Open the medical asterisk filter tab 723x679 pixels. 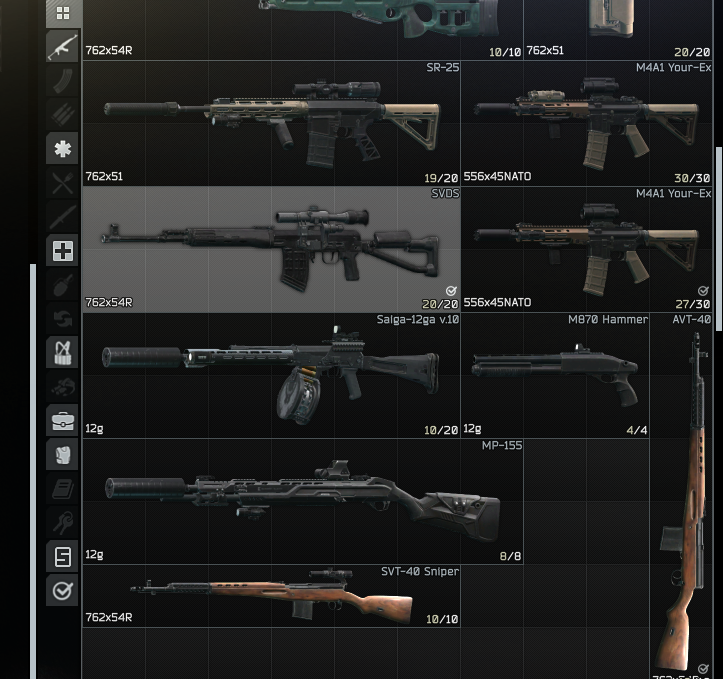[x=62, y=149]
